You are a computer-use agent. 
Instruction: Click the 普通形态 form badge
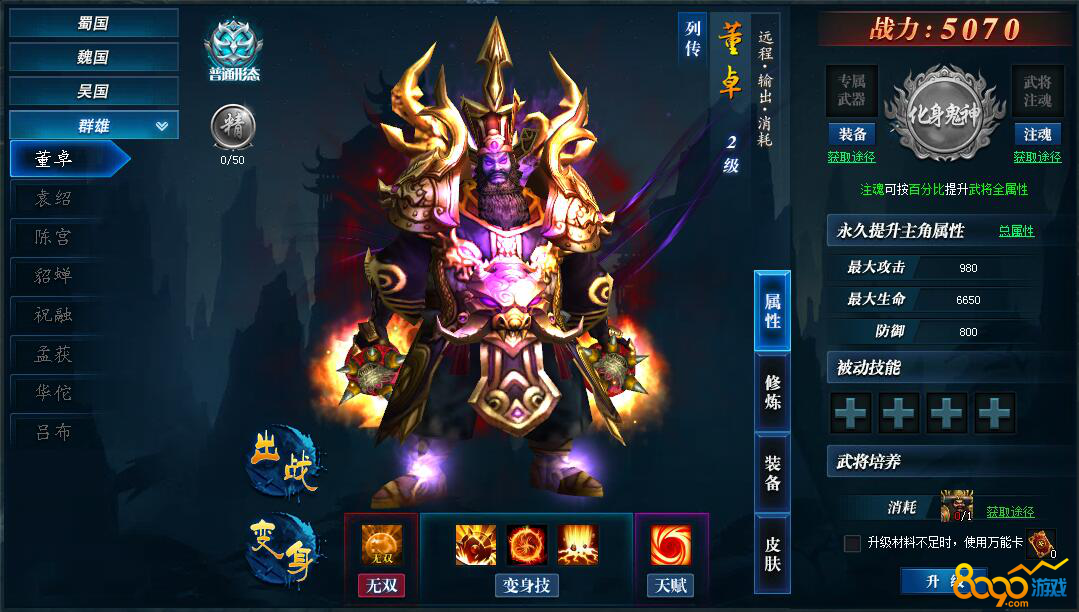pyautogui.click(x=233, y=52)
